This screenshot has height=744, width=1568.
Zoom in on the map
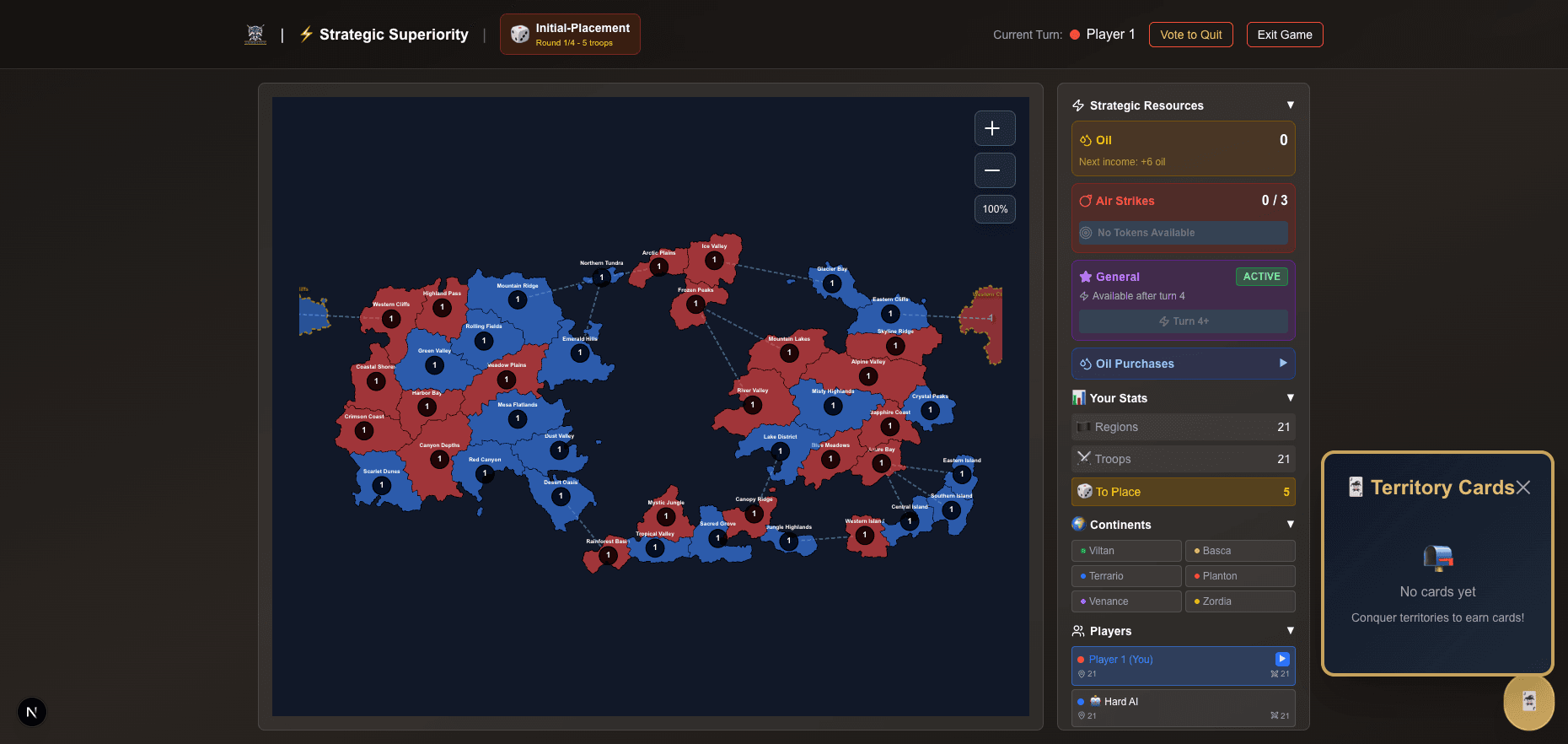(x=994, y=128)
